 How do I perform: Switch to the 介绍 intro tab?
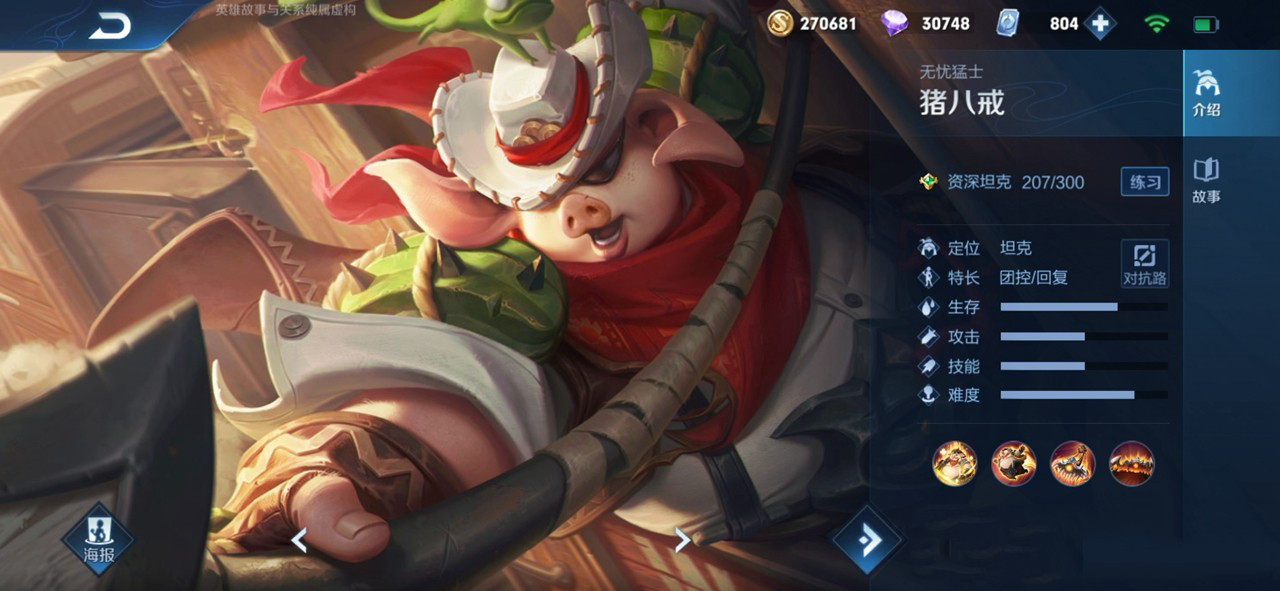[x=1206, y=94]
